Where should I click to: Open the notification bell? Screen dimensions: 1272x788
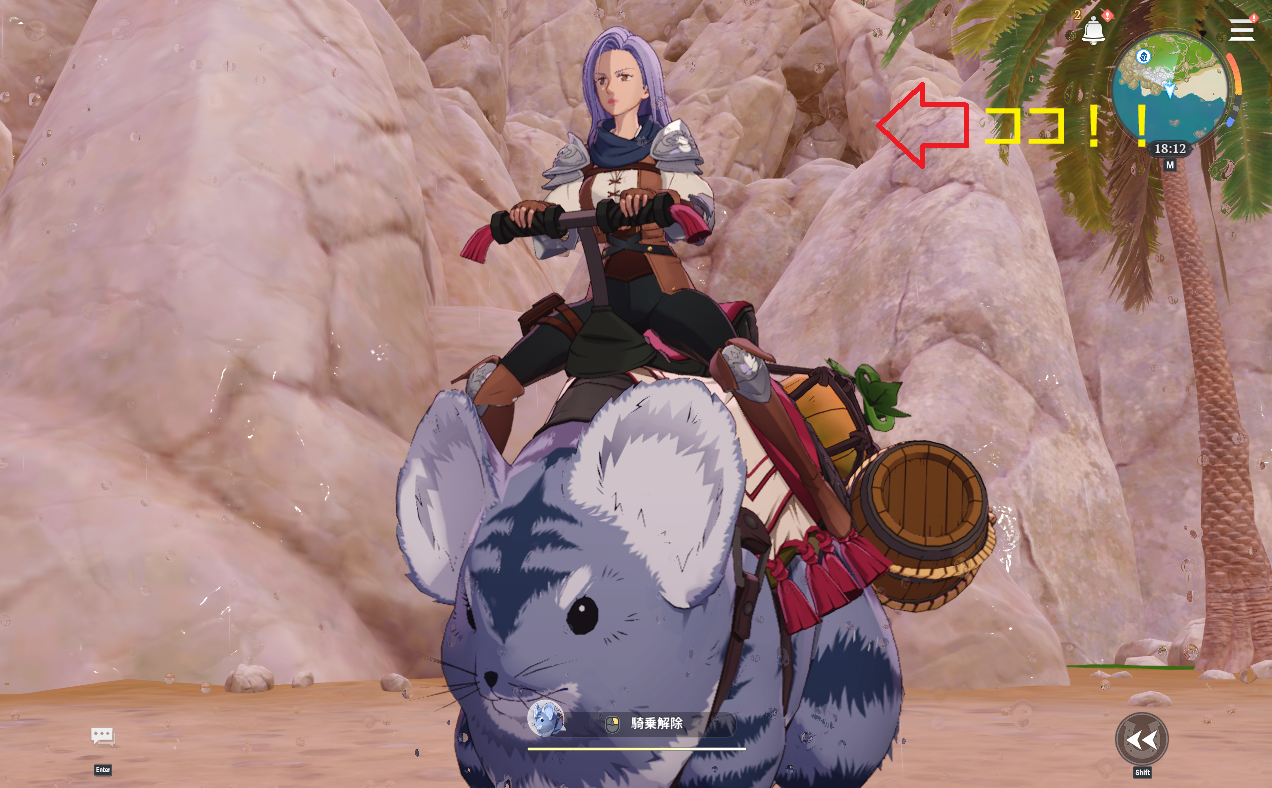coord(1093,31)
